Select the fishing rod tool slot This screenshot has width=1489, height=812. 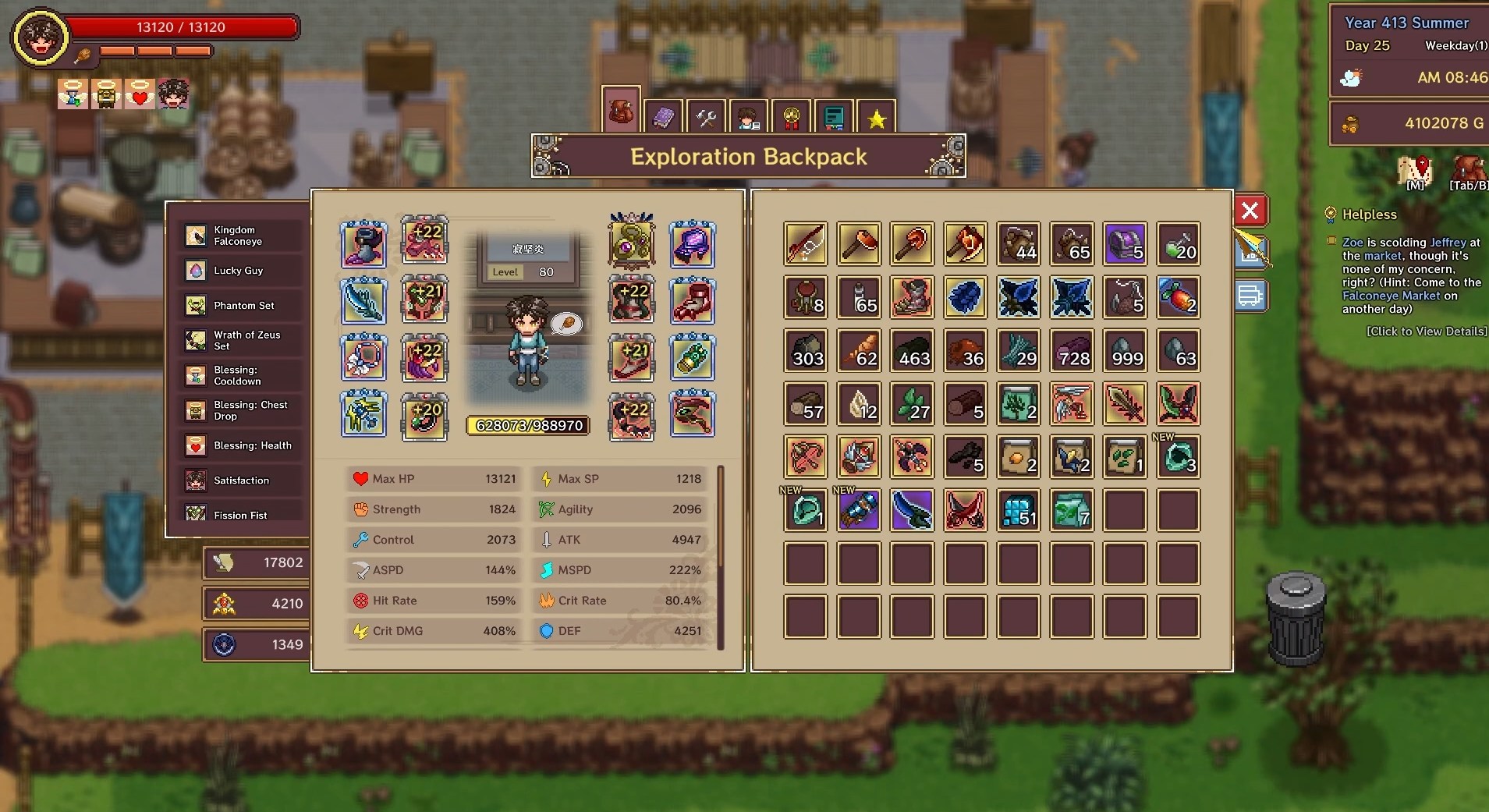(806, 244)
